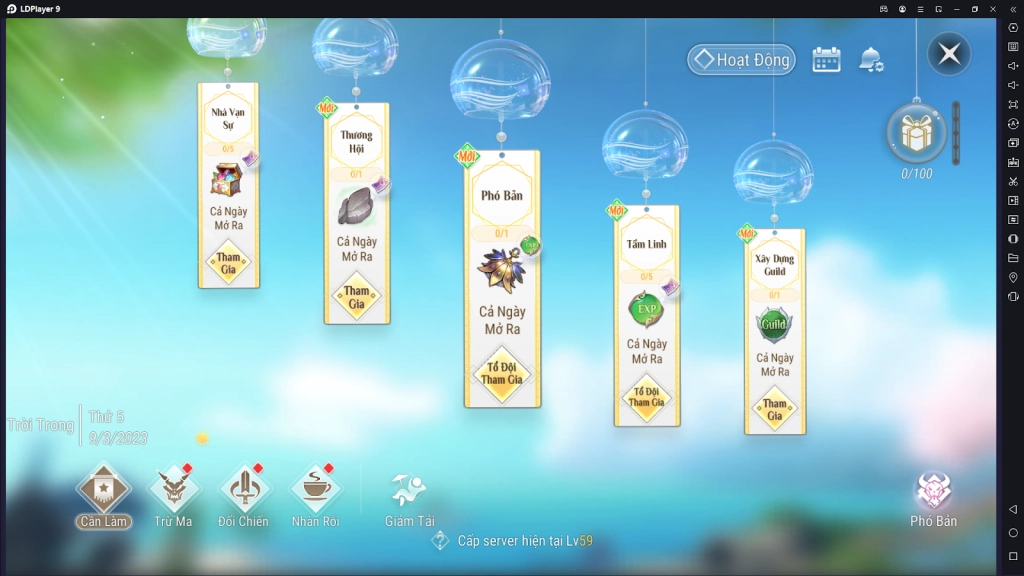Viewport: 1024px width, 576px height.
Task: Close the activity screen with the X
Action: tap(949, 54)
